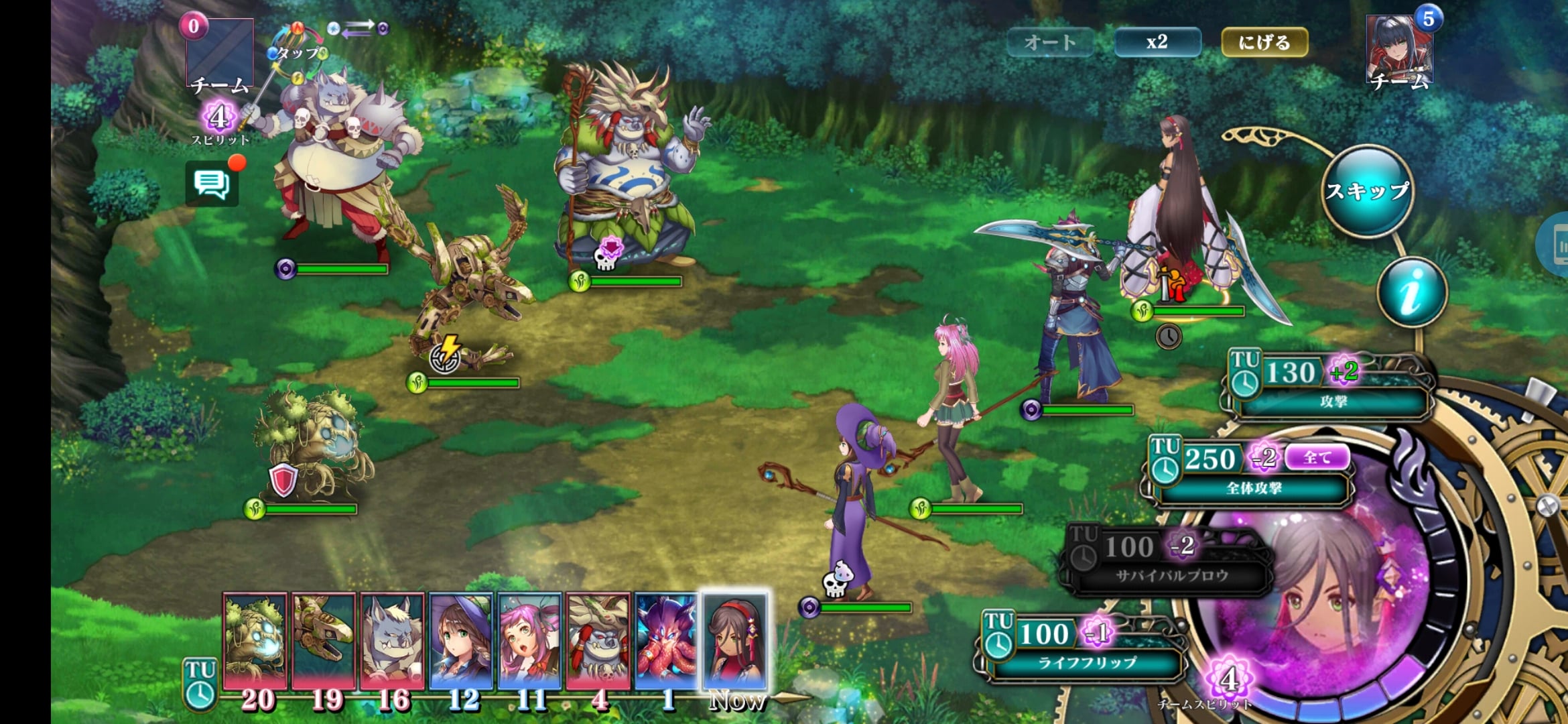This screenshot has height=724, width=1568.
Task: Skip the turn with the スキップ orb
Action: click(x=1368, y=191)
